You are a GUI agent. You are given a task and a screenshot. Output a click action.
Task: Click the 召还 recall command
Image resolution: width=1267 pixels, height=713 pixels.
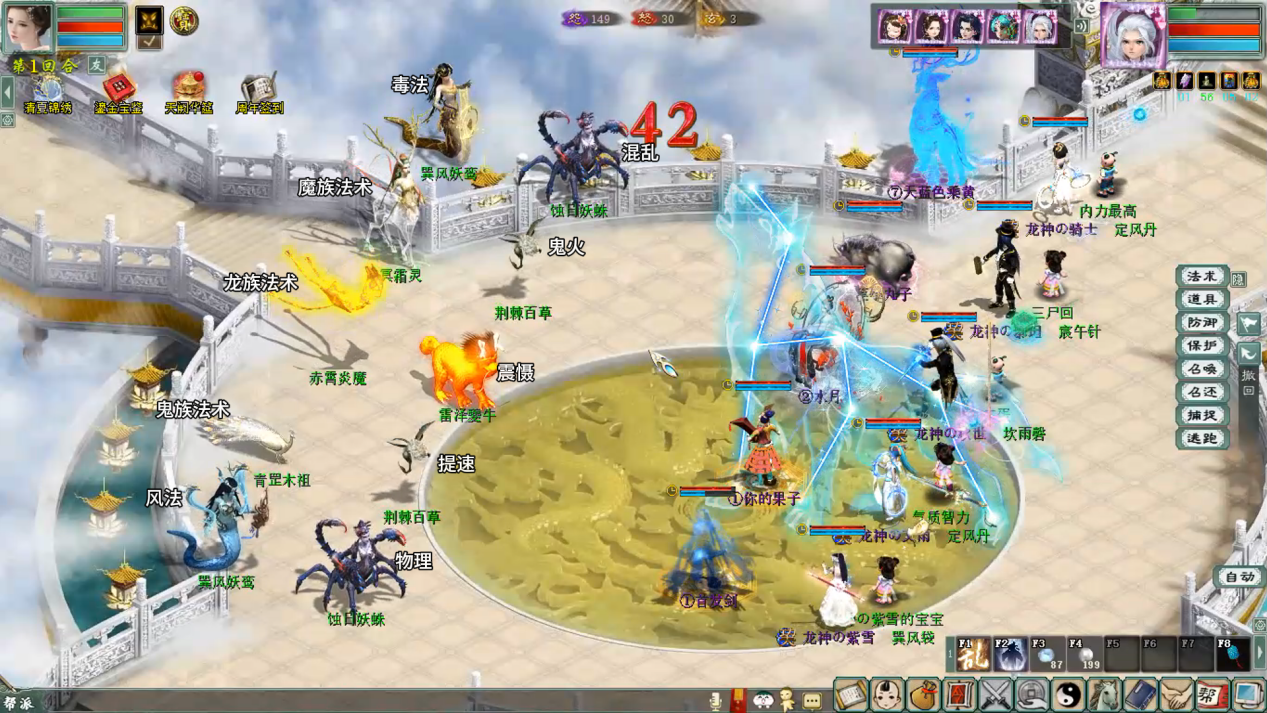click(1201, 392)
